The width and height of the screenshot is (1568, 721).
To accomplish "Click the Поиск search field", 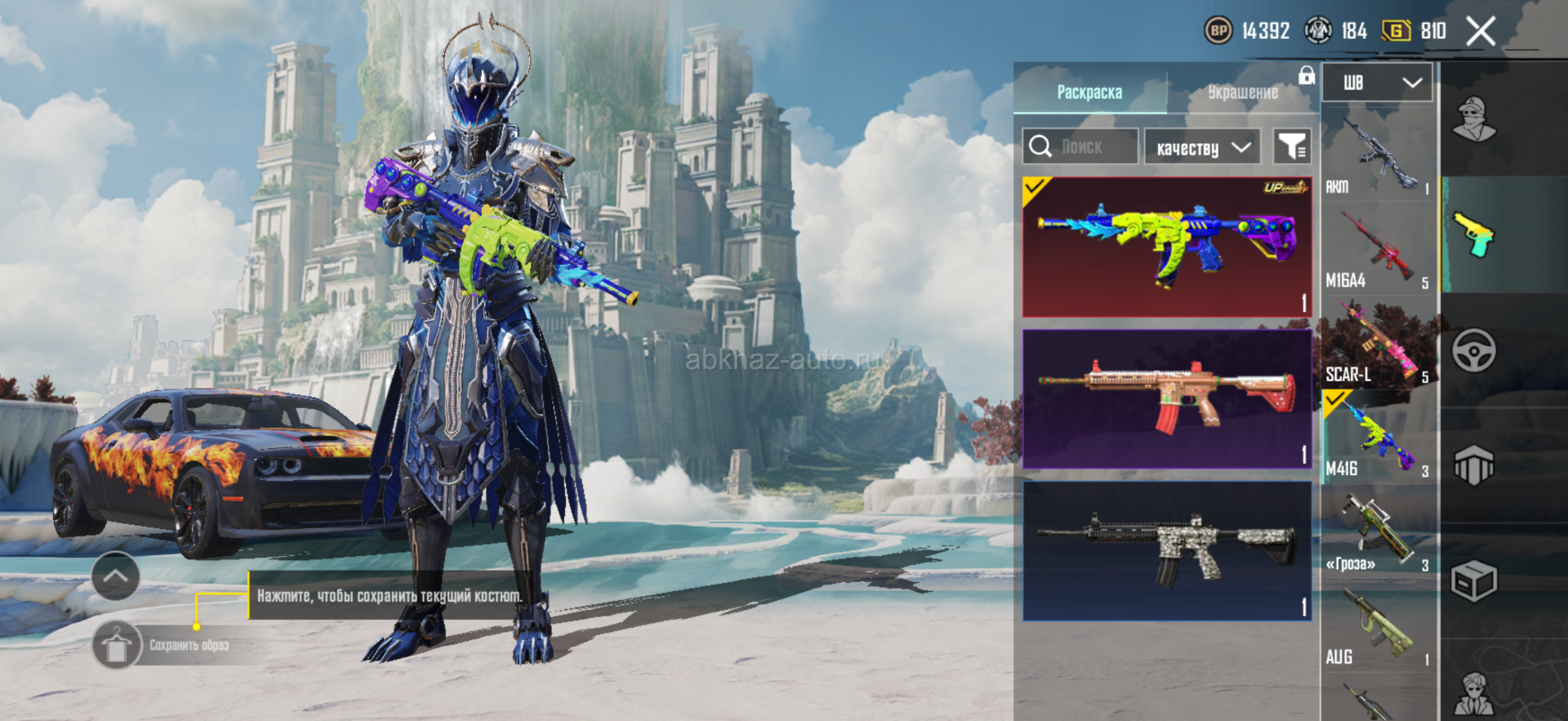I will pyautogui.click(x=1080, y=147).
